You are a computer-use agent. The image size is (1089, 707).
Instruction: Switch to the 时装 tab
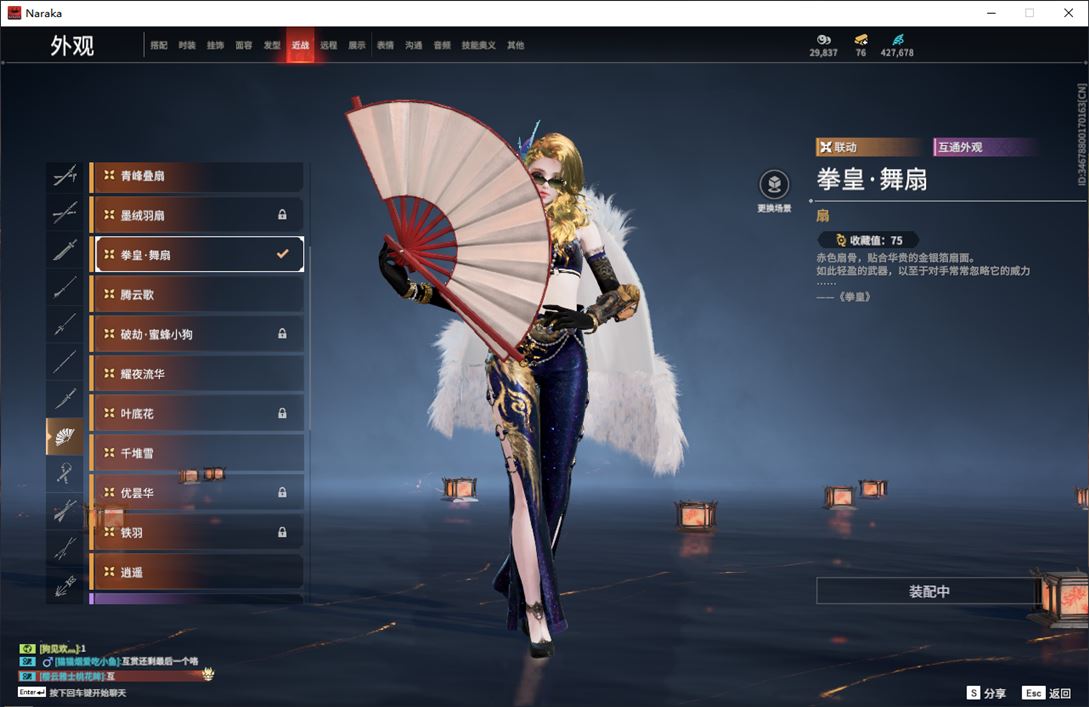pyautogui.click(x=187, y=46)
